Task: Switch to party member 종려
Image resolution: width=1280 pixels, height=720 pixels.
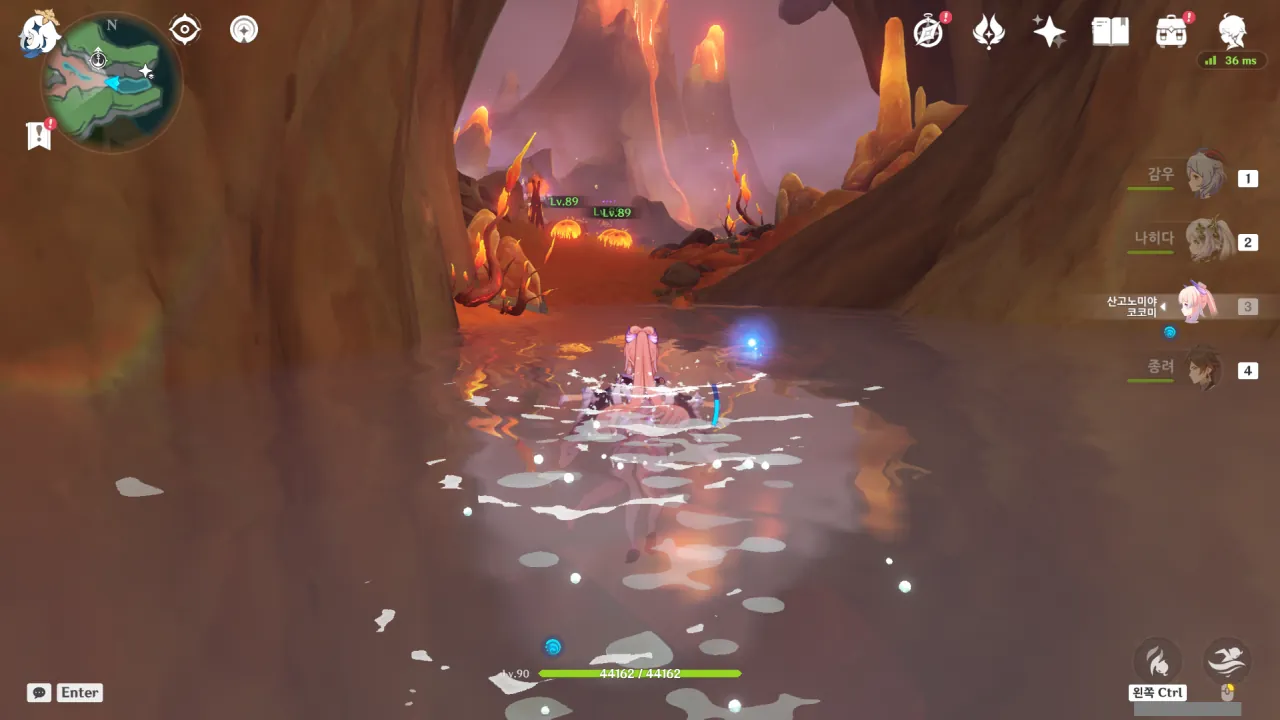Action: 1205,369
